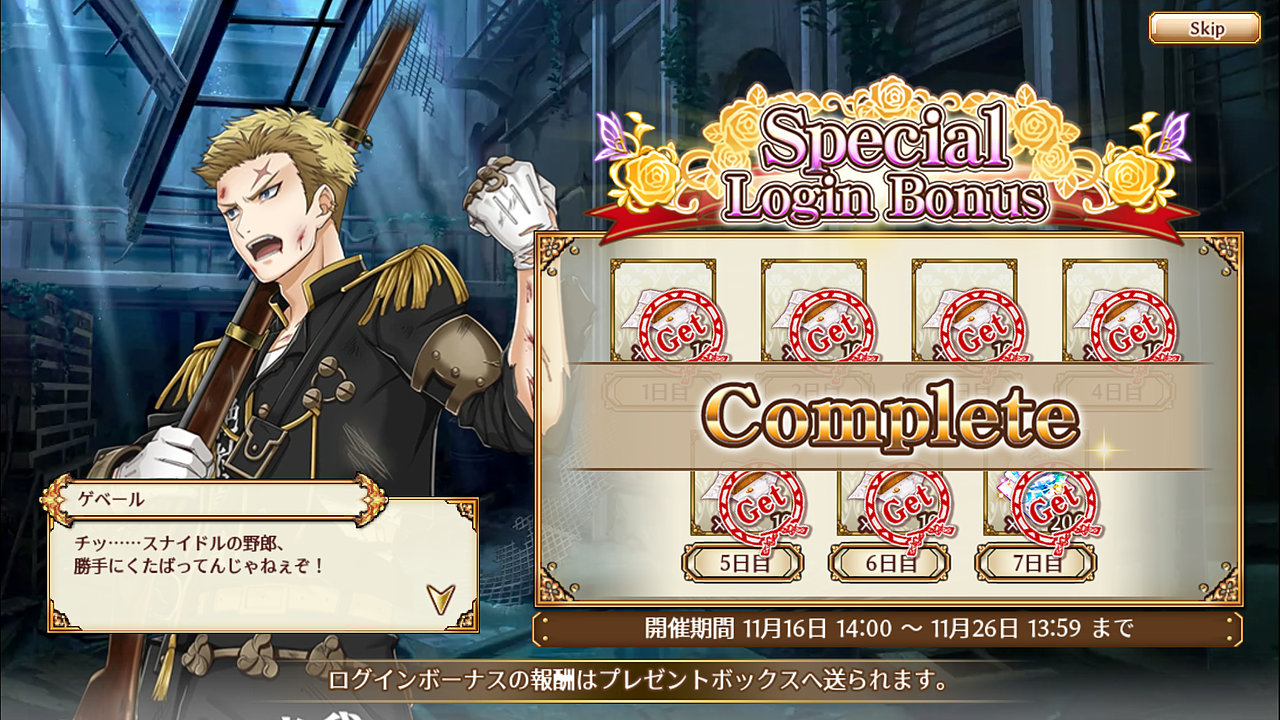Skip the login bonus scene

(x=1204, y=28)
